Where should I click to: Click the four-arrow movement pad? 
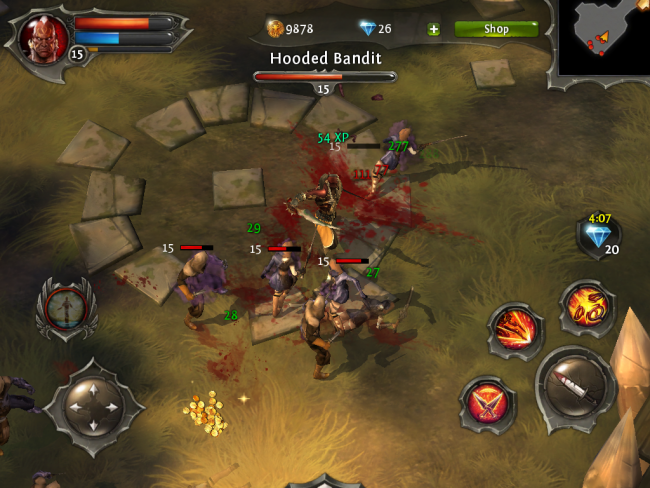[x=93, y=406]
